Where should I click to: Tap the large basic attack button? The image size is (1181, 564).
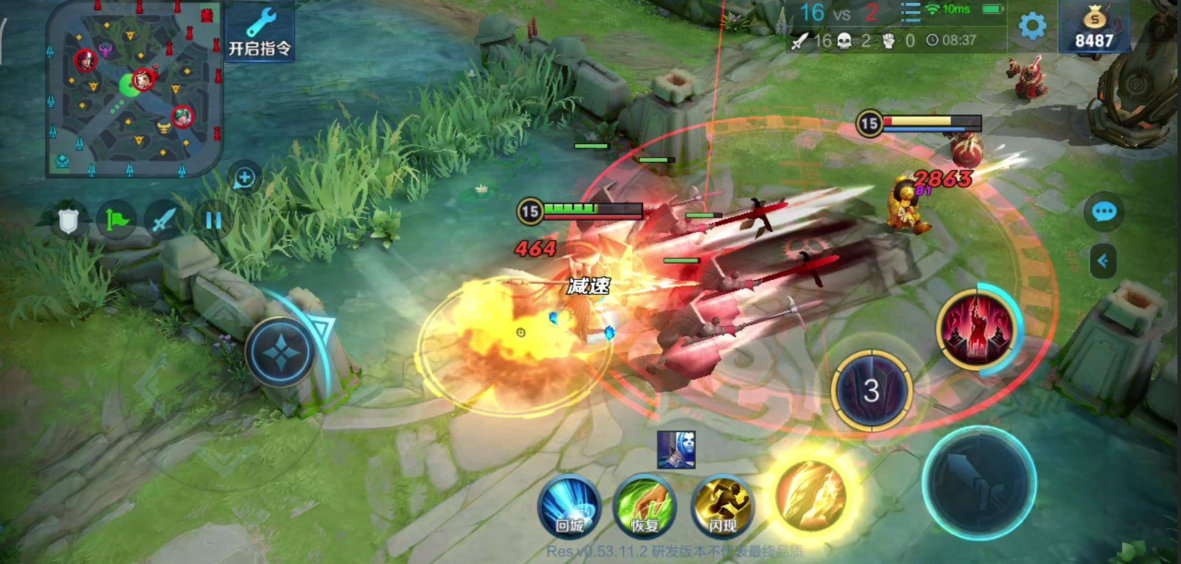pyautogui.click(x=978, y=483)
